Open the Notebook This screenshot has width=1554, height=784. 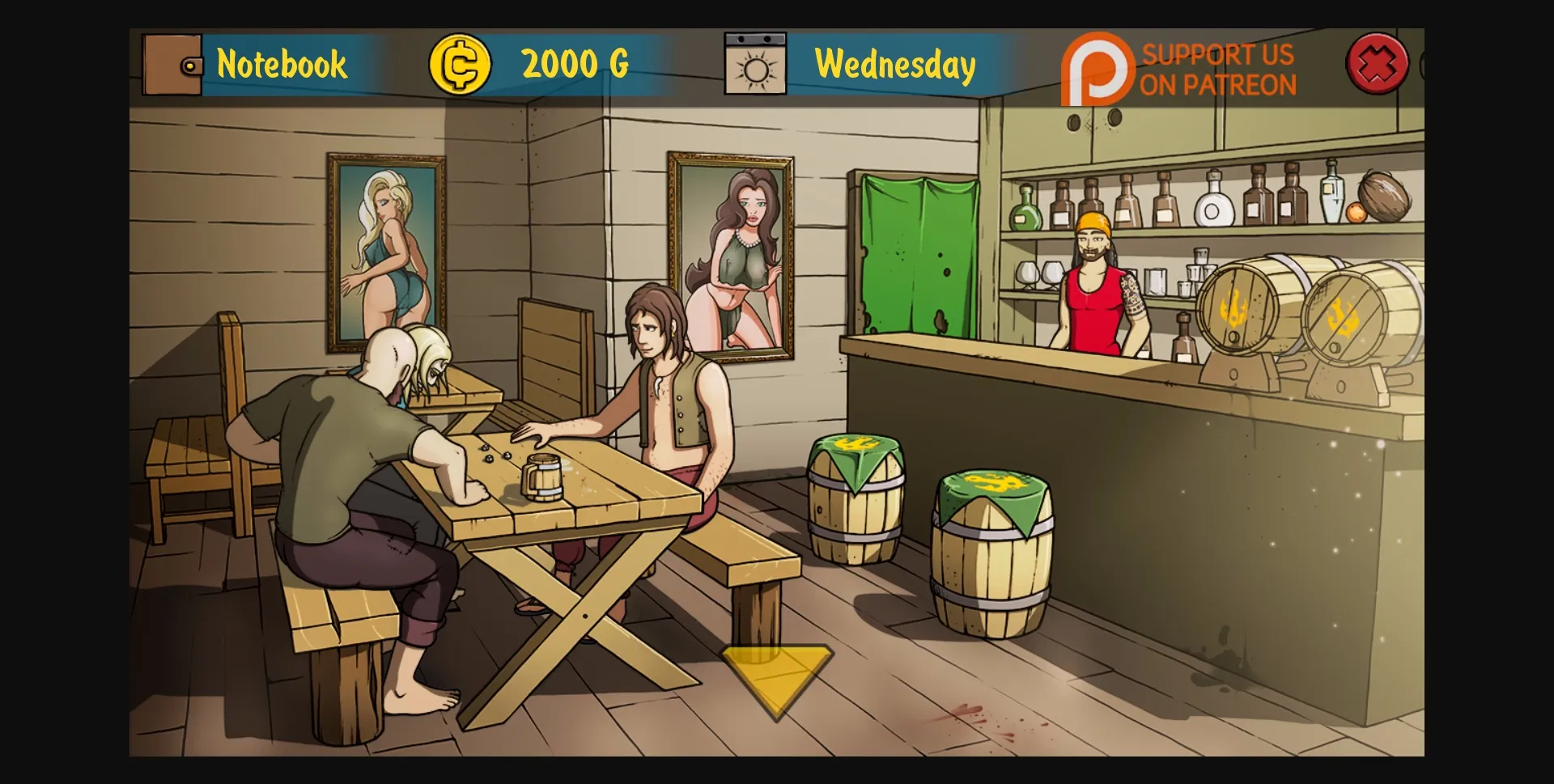pyautogui.click(x=282, y=65)
